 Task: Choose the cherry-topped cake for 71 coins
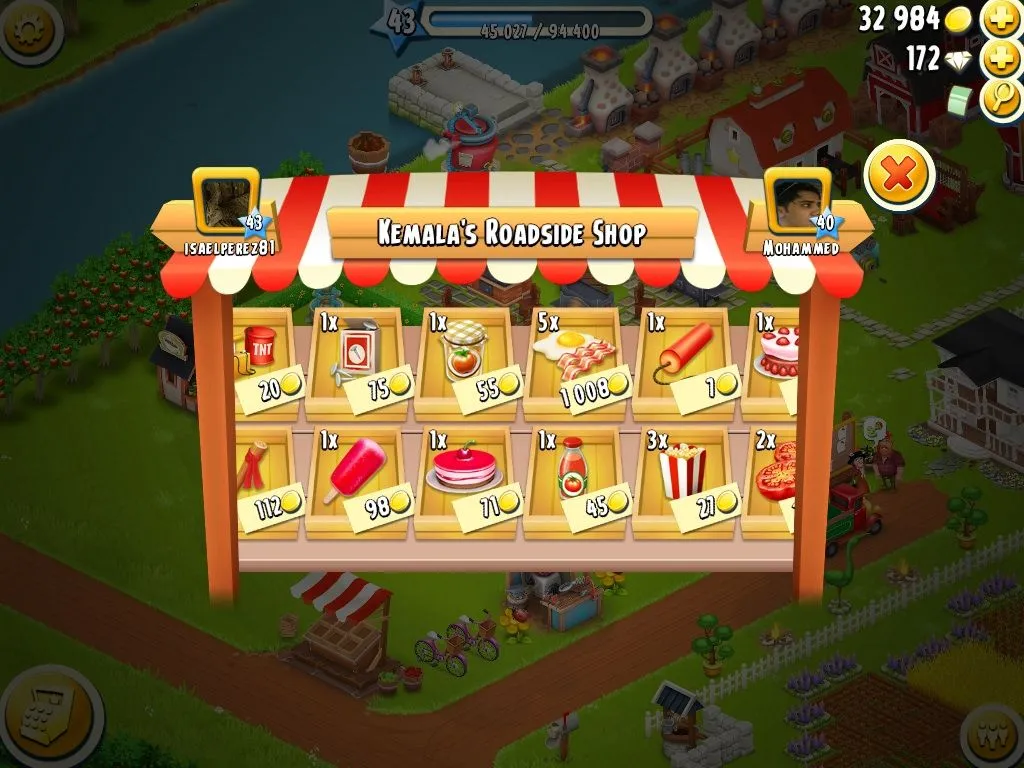pyautogui.click(x=465, y=481)
